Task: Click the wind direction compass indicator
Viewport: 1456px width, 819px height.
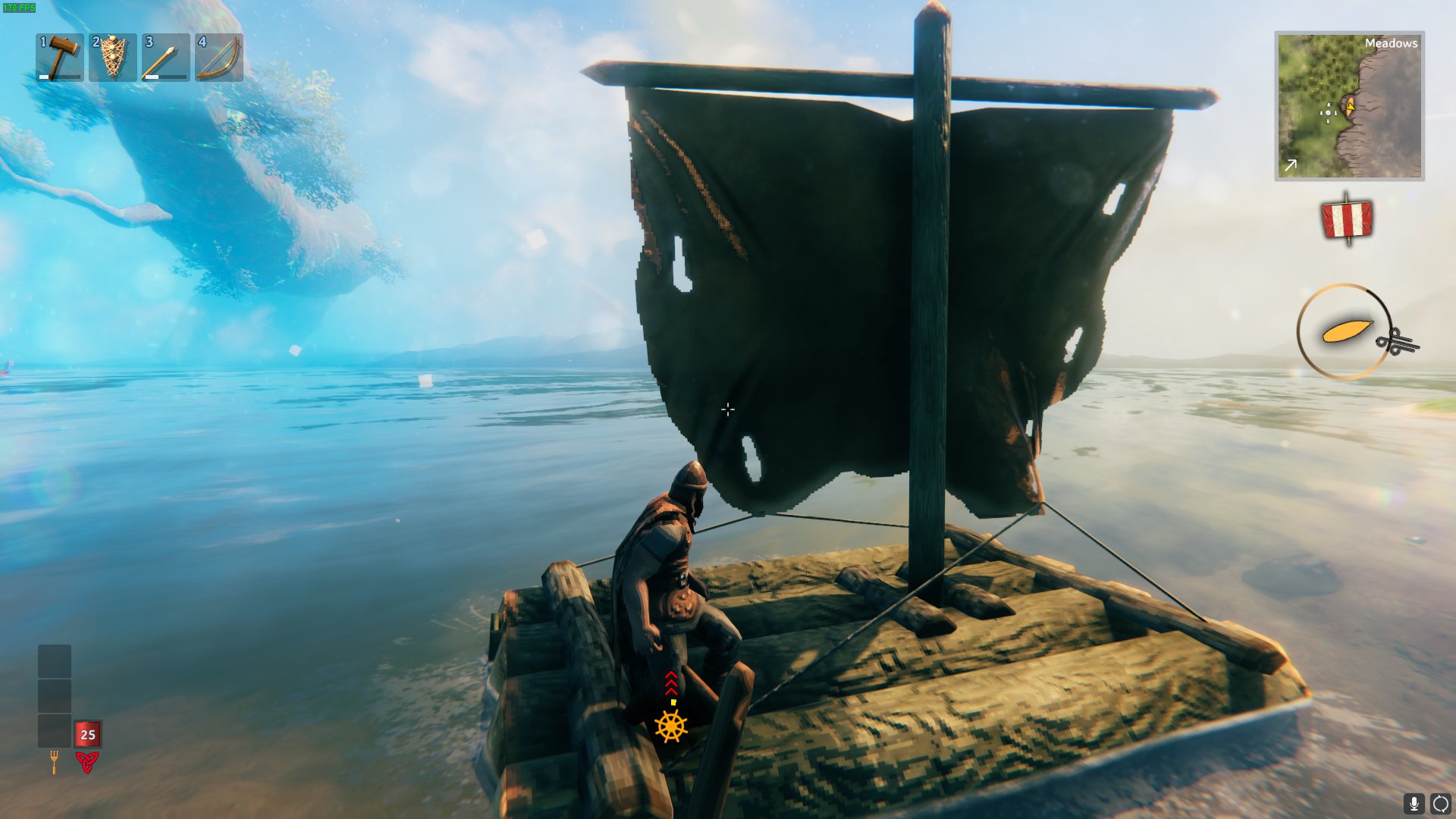Action: [x=1345, y=331]
